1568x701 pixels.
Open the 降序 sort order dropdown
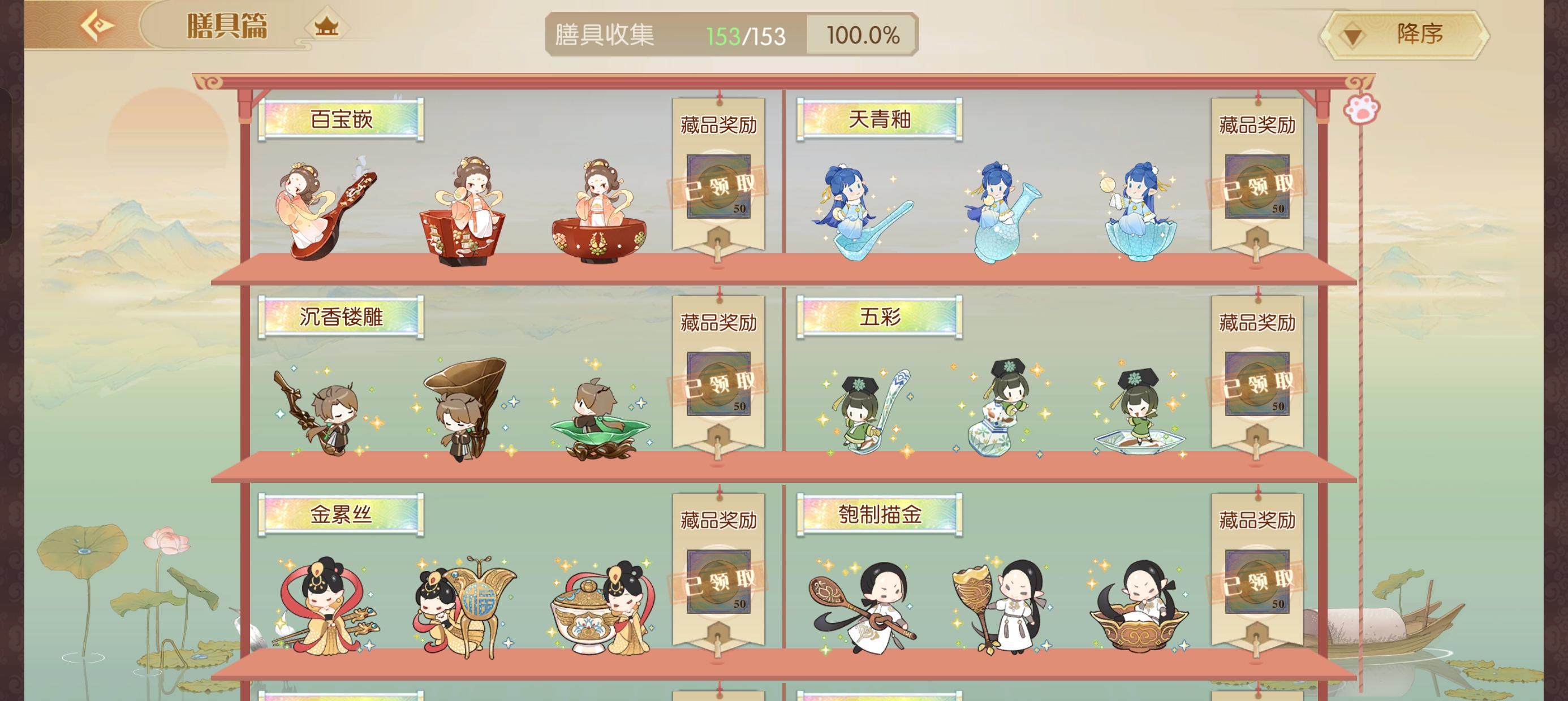pyautogui.click(x=1400, y=35)
